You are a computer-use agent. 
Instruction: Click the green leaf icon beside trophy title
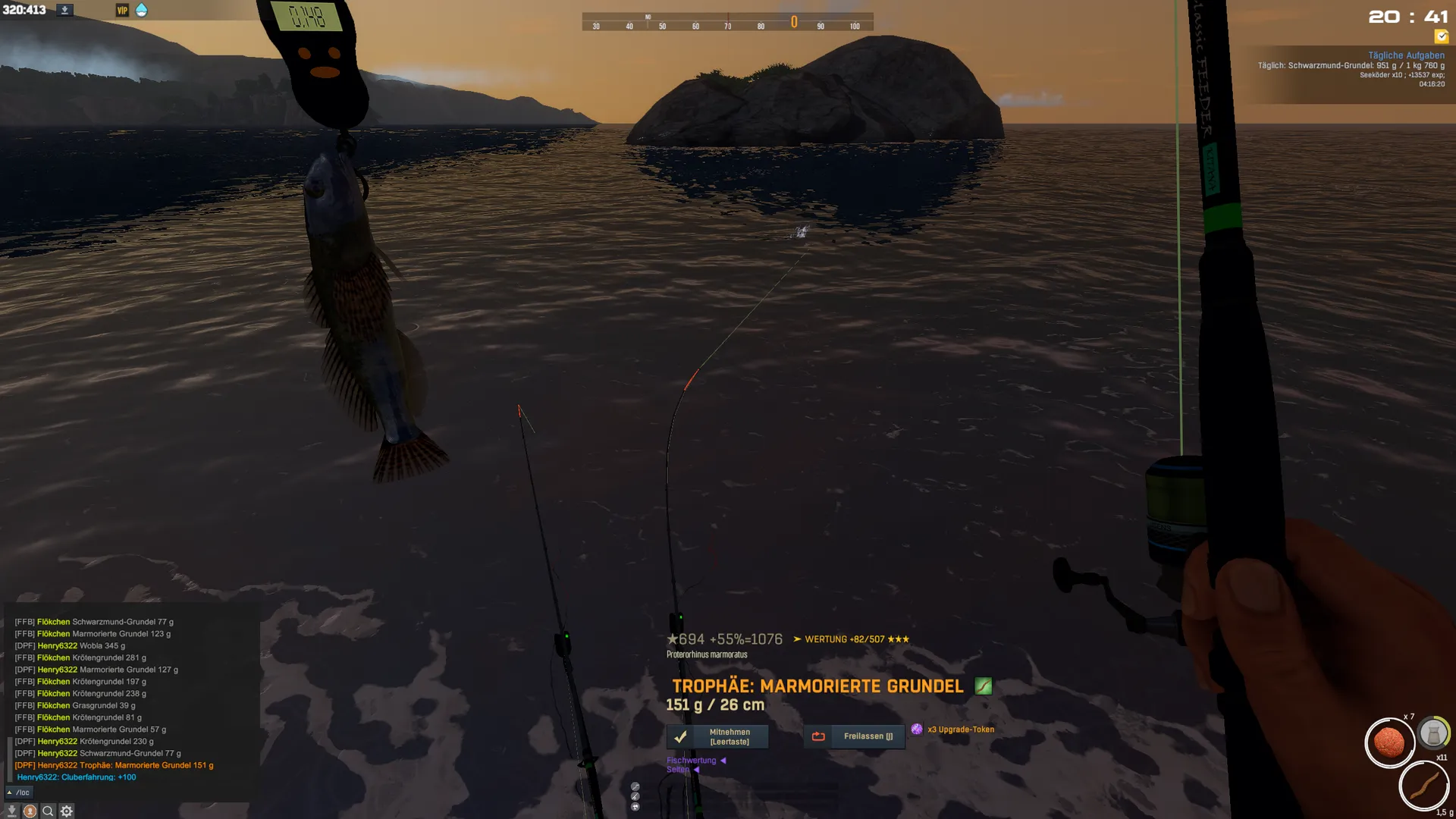click(983, 686)
